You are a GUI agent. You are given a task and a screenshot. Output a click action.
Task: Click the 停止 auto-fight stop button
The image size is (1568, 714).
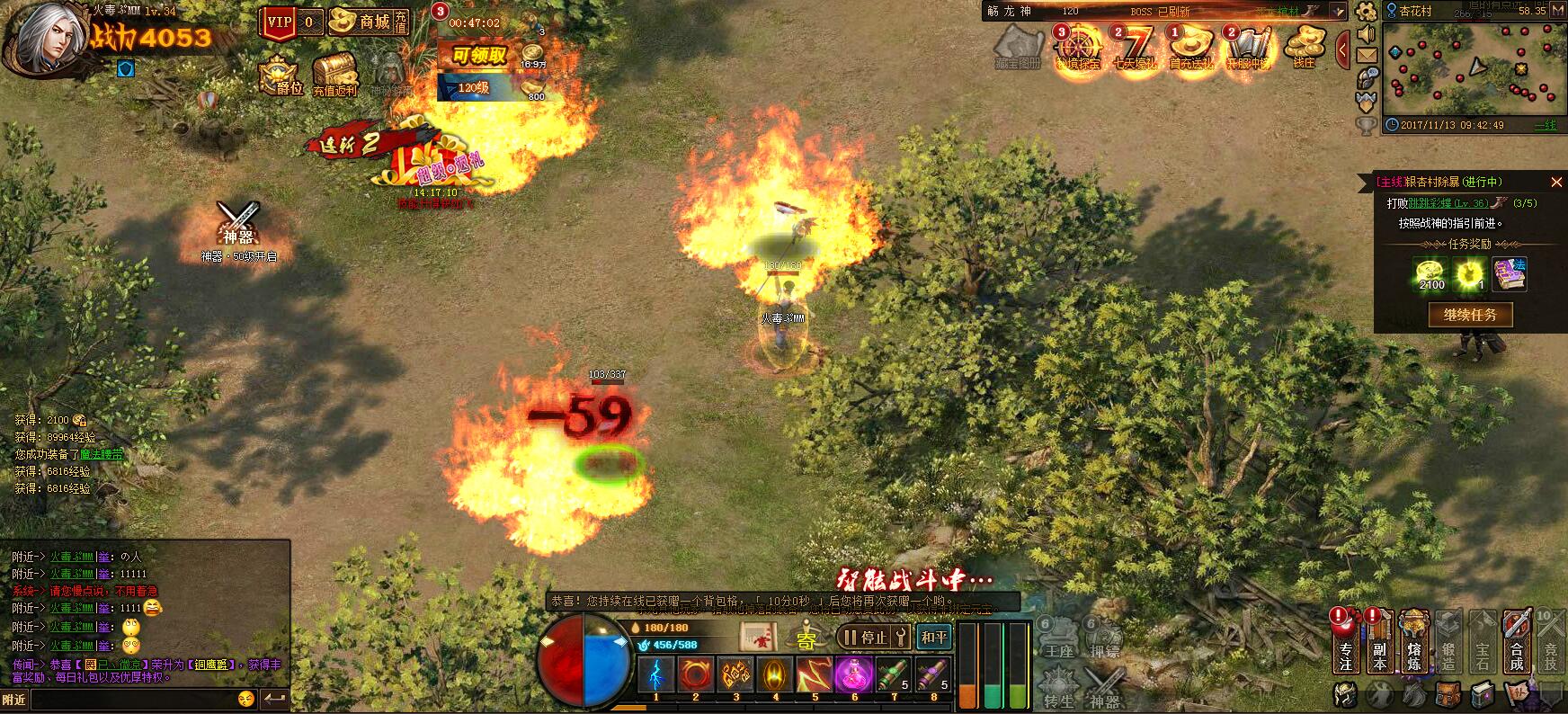(x=864, y=638)
